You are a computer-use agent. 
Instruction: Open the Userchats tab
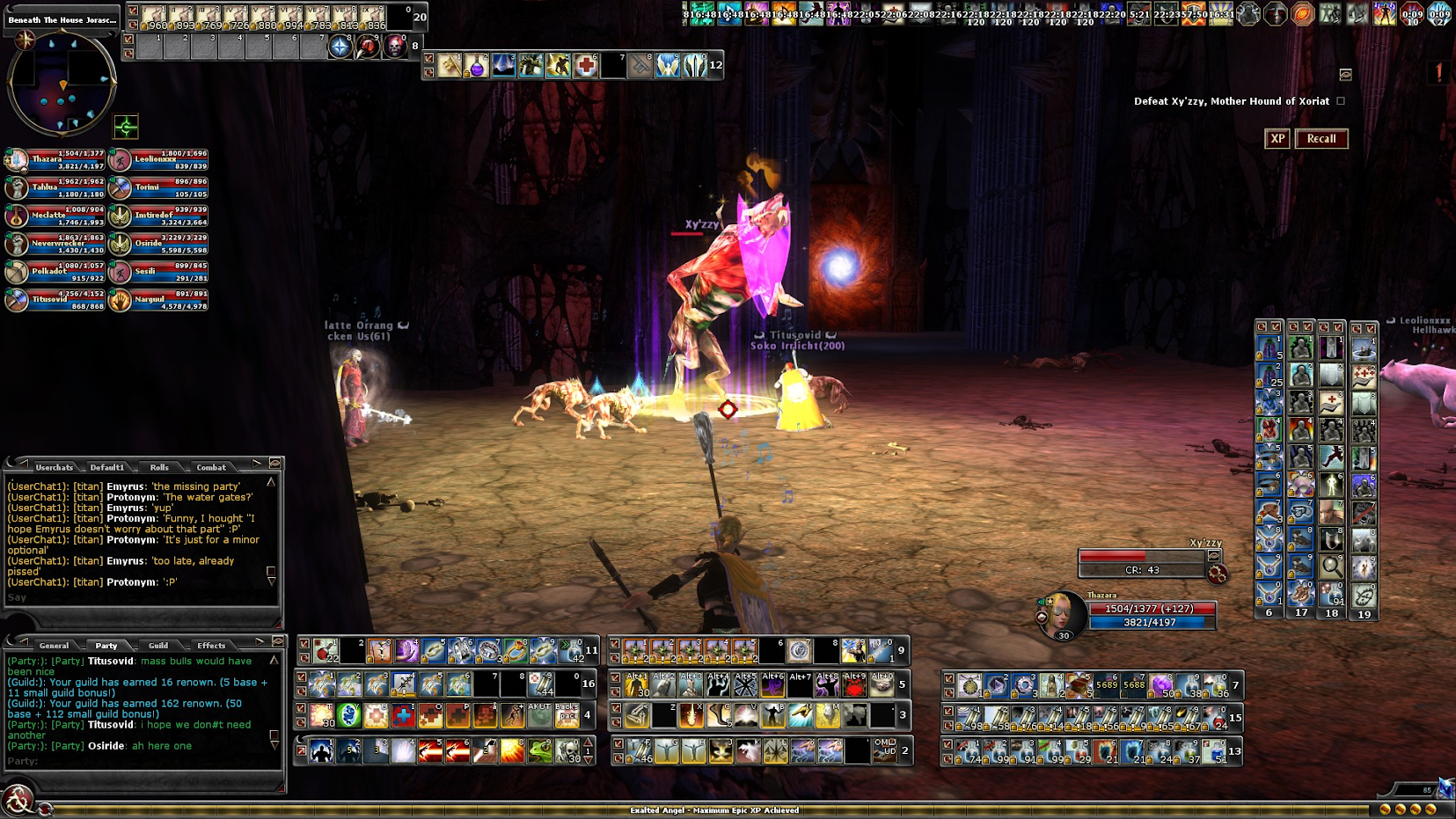point(55,467)
